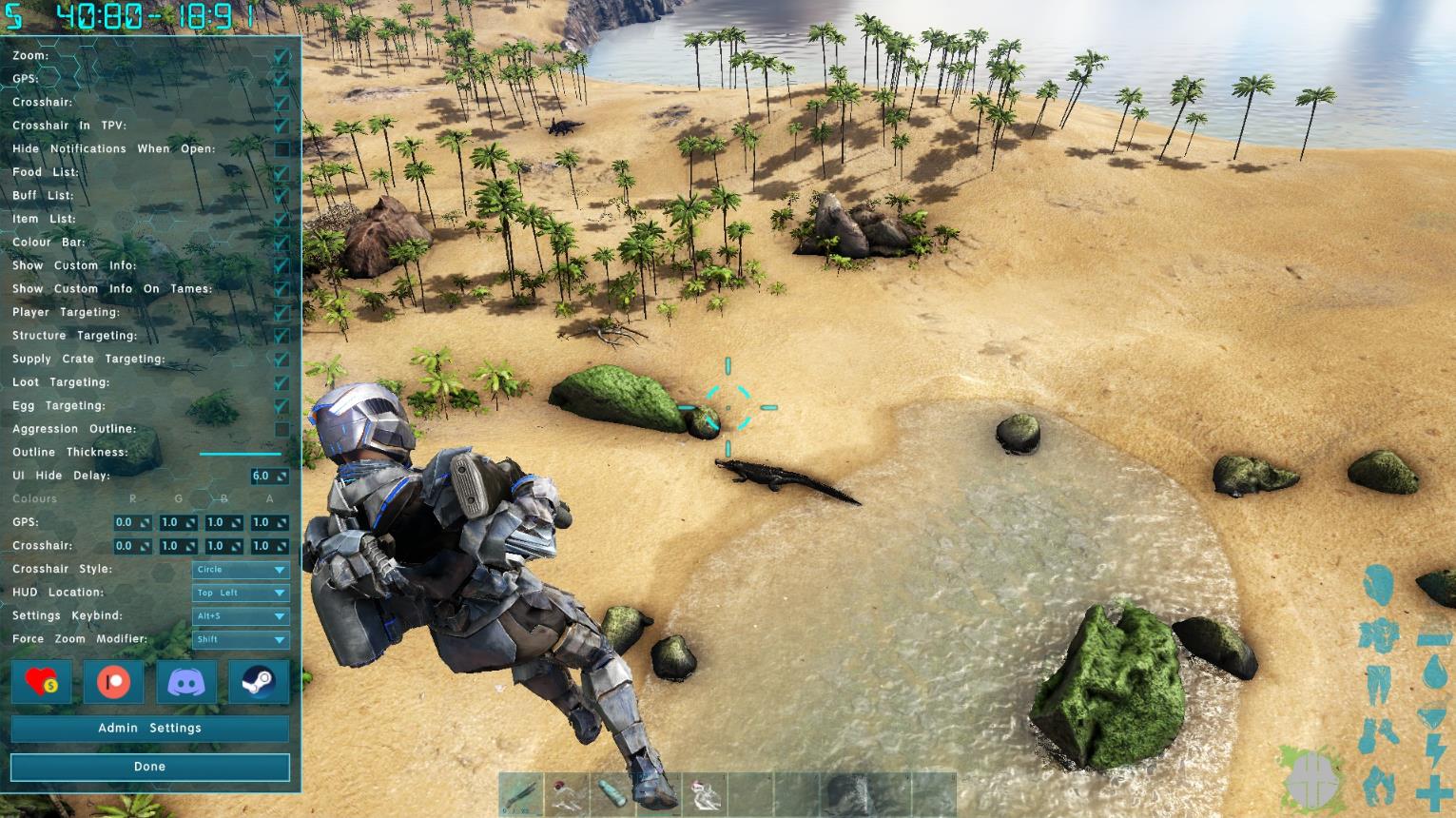Click the Done button
Screen dimensions: 1456x818
[149, 767]
